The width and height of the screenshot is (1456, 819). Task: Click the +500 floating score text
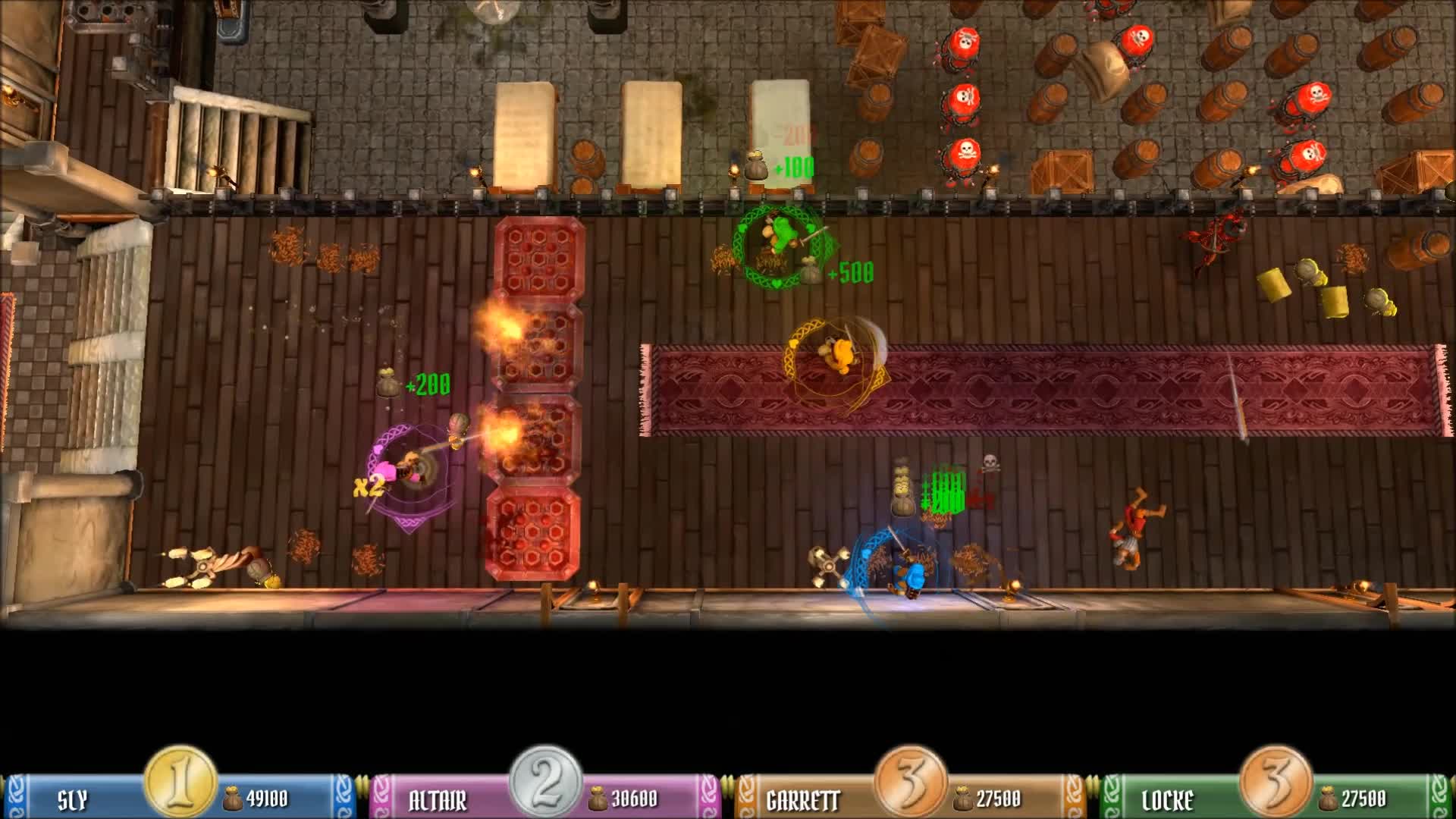851,270
